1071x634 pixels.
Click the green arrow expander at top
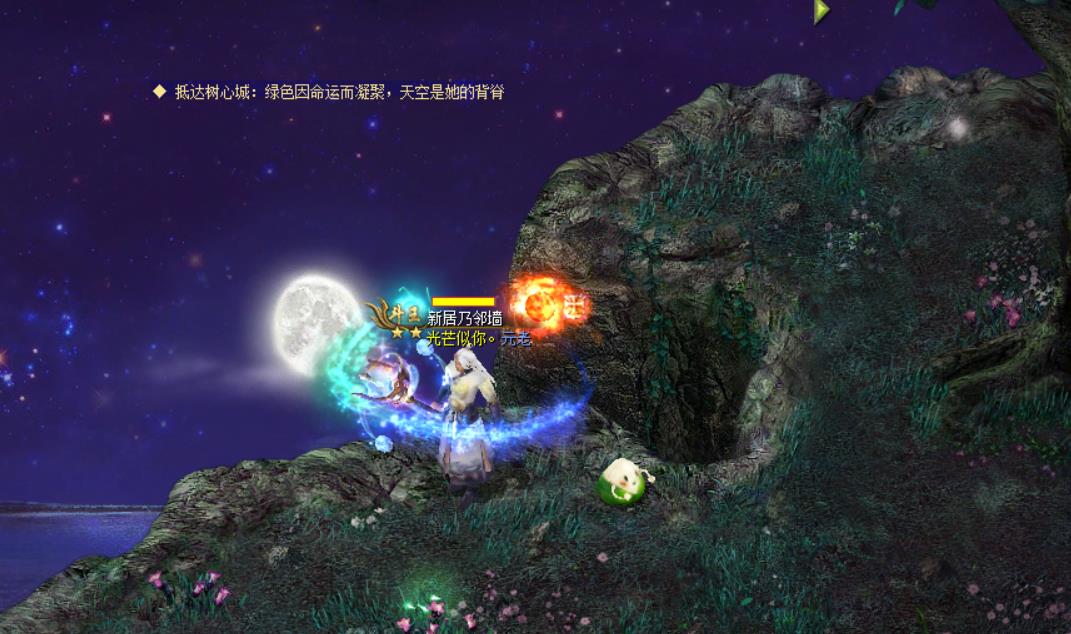821,11
